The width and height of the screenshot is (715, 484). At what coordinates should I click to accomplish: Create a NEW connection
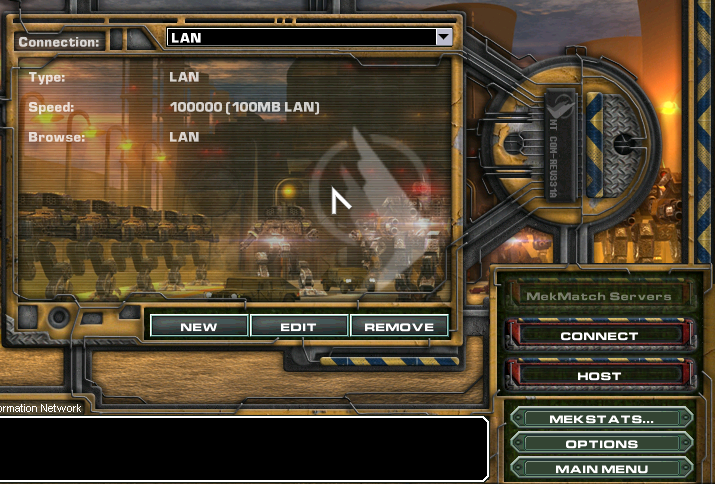[x=198, y=327]
